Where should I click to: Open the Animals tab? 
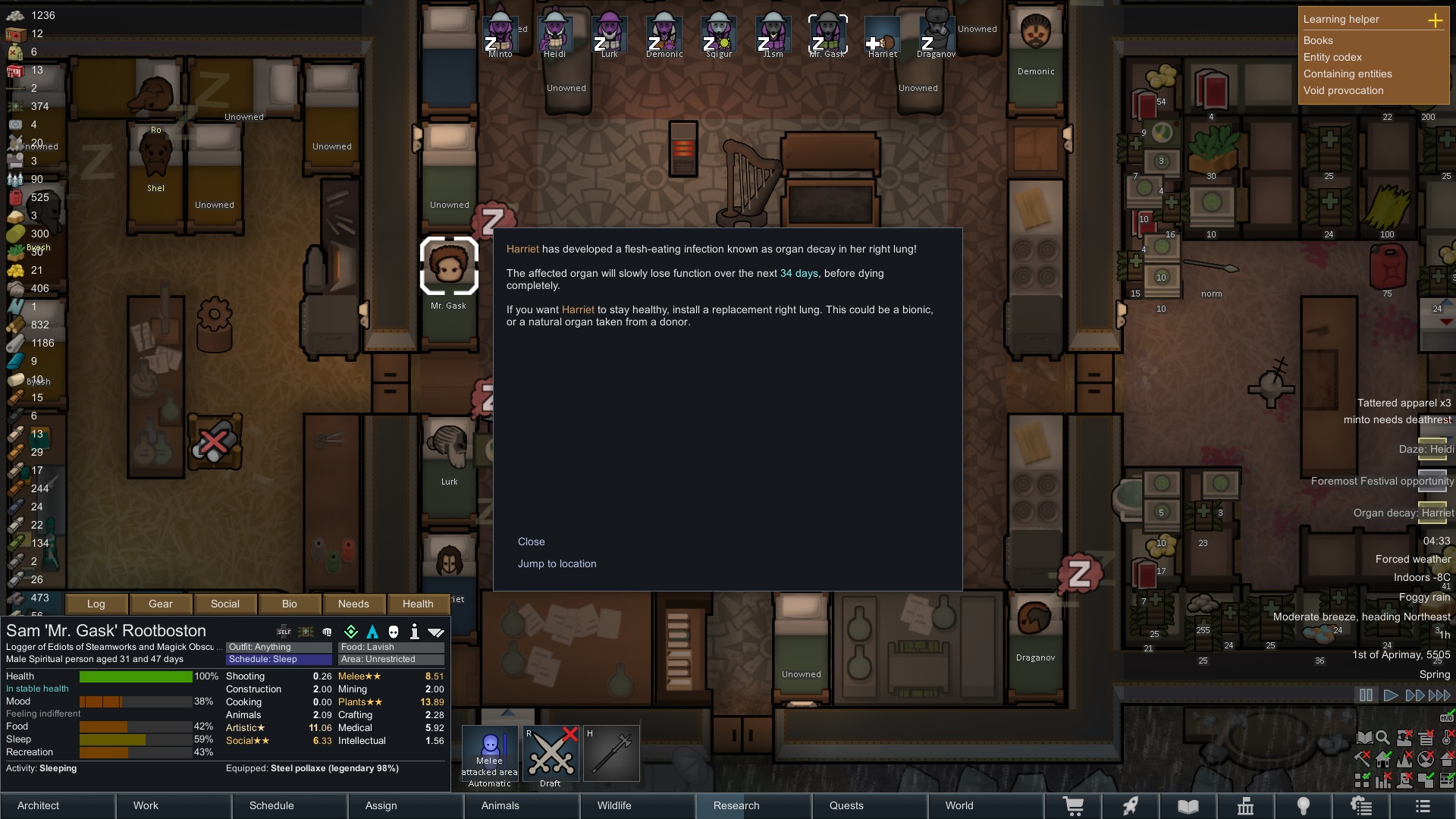500,805
